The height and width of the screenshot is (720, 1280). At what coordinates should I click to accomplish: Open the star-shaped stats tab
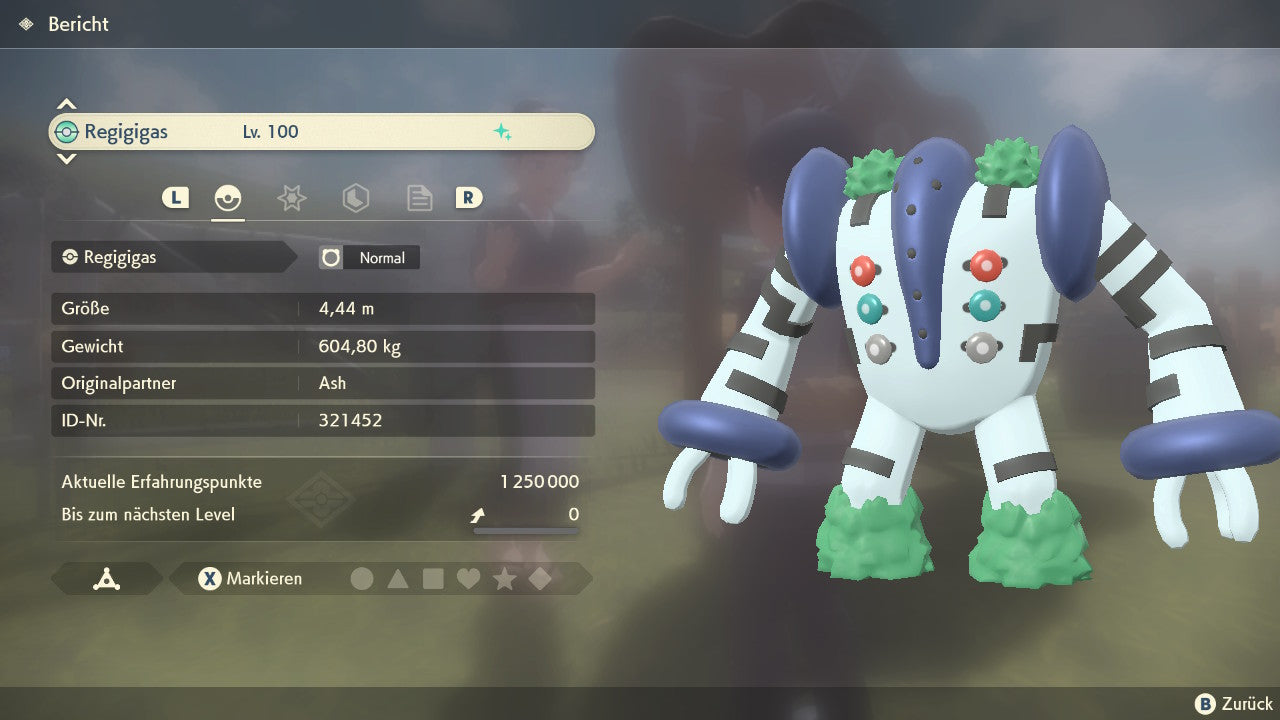tap(291, 198)
